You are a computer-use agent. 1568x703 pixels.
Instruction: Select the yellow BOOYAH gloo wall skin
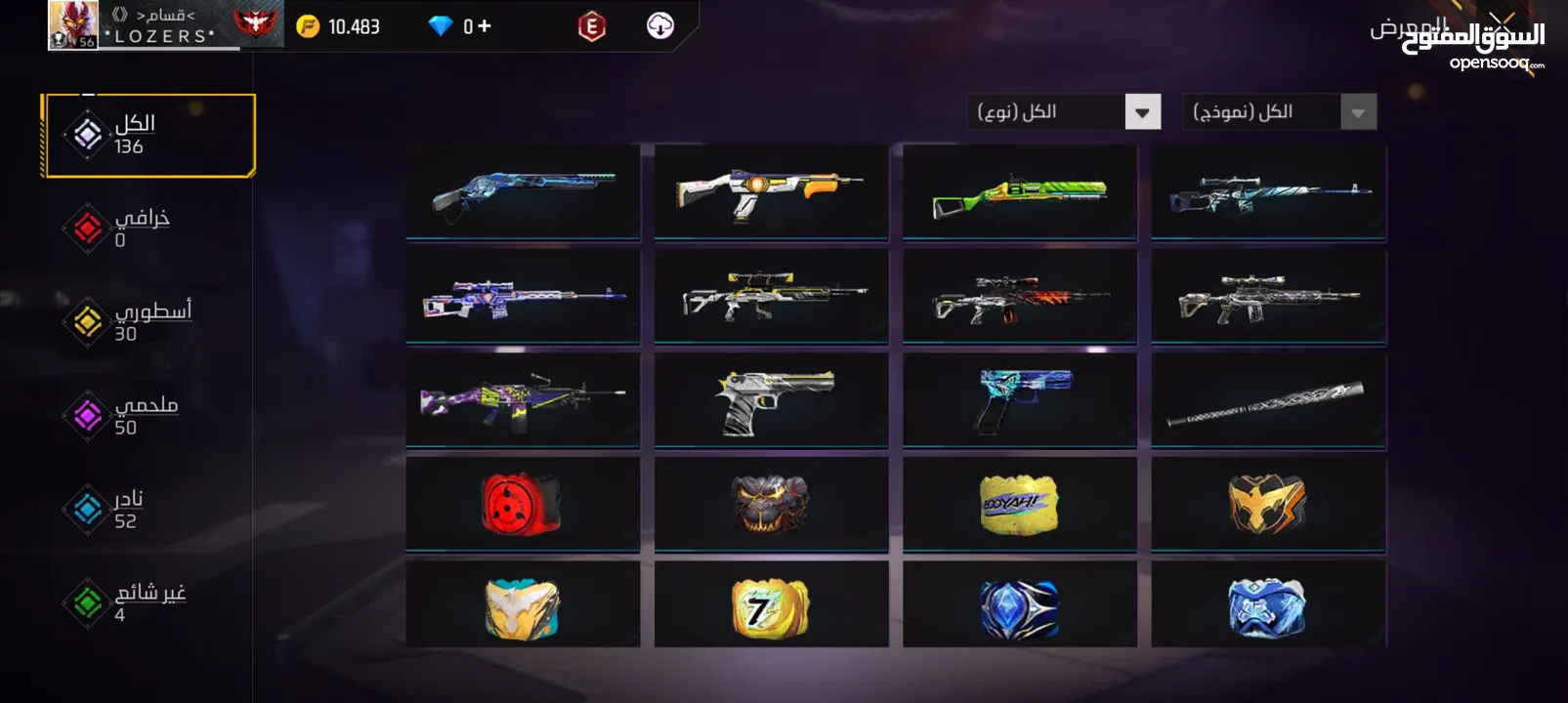[1020, 504]
